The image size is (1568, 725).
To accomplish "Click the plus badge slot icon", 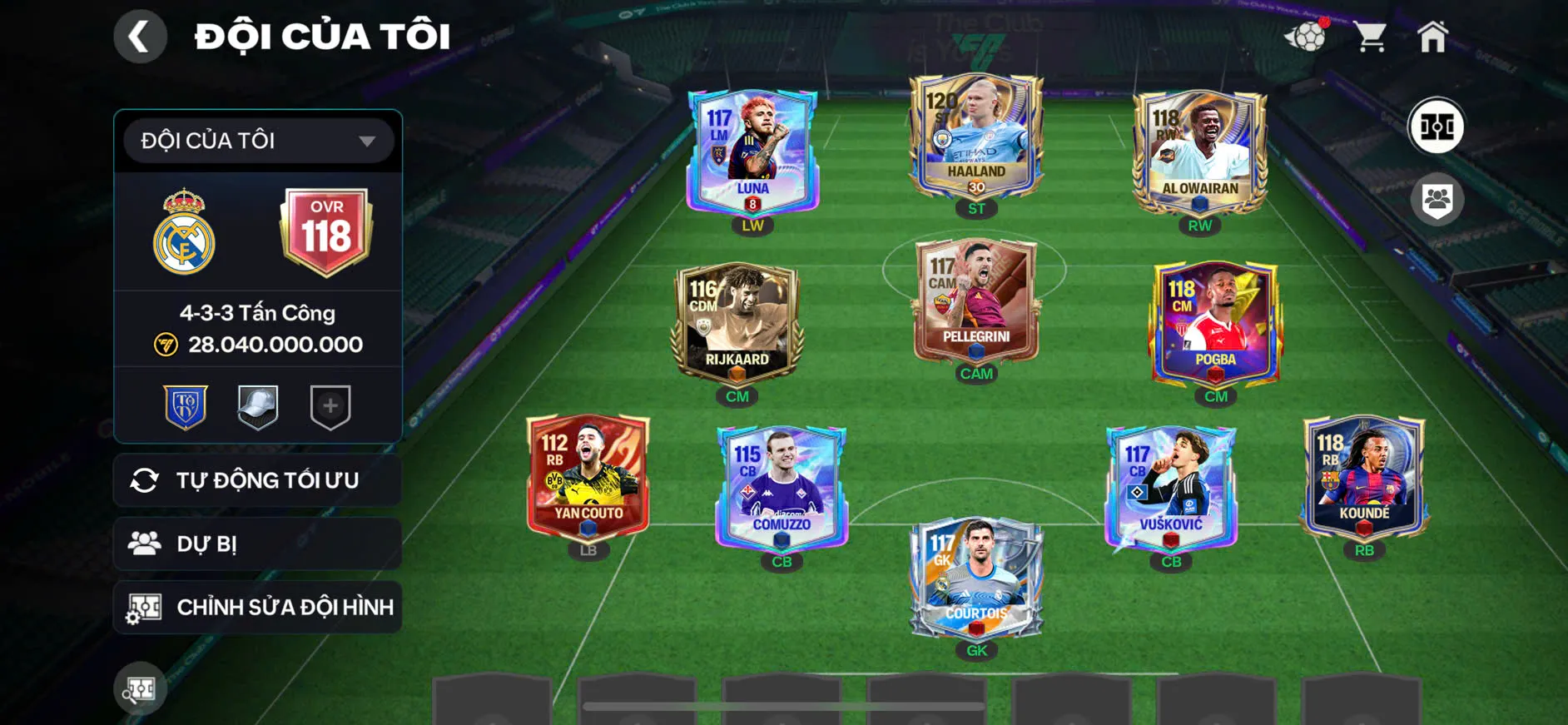I will click(x=330, y=407).
